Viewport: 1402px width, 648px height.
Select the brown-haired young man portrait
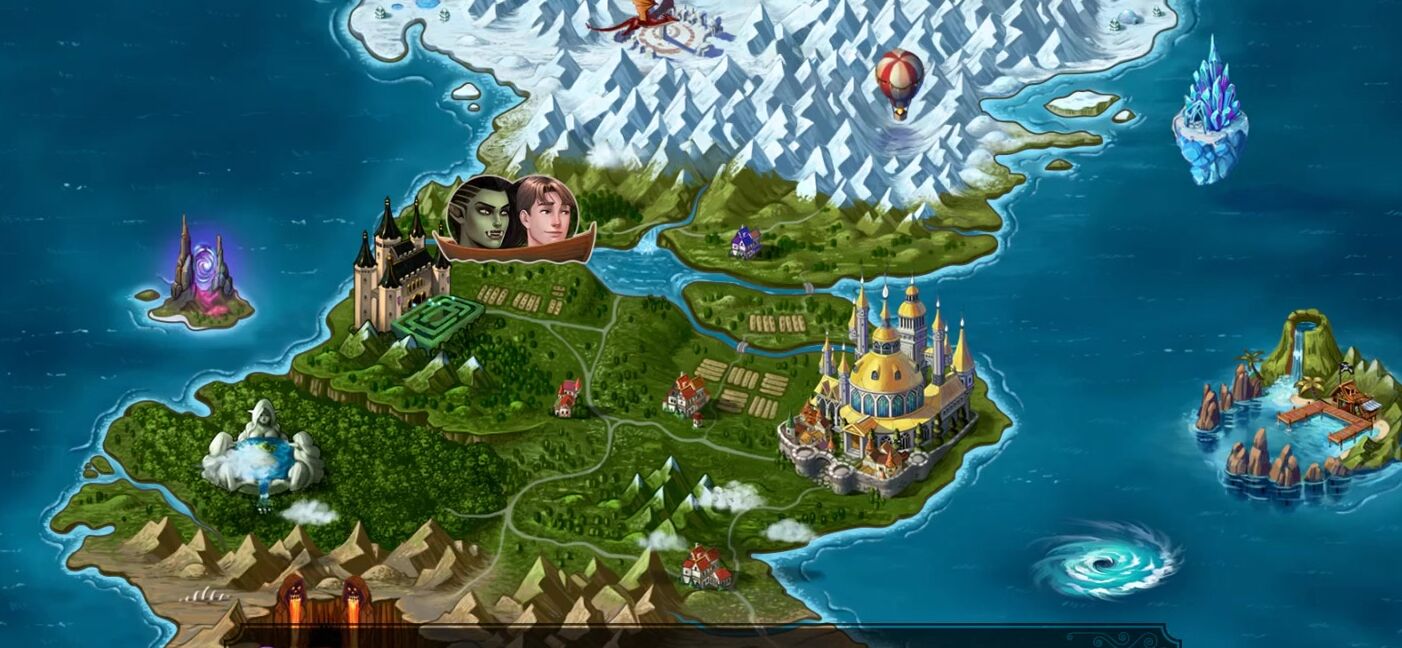pos(545,212)
